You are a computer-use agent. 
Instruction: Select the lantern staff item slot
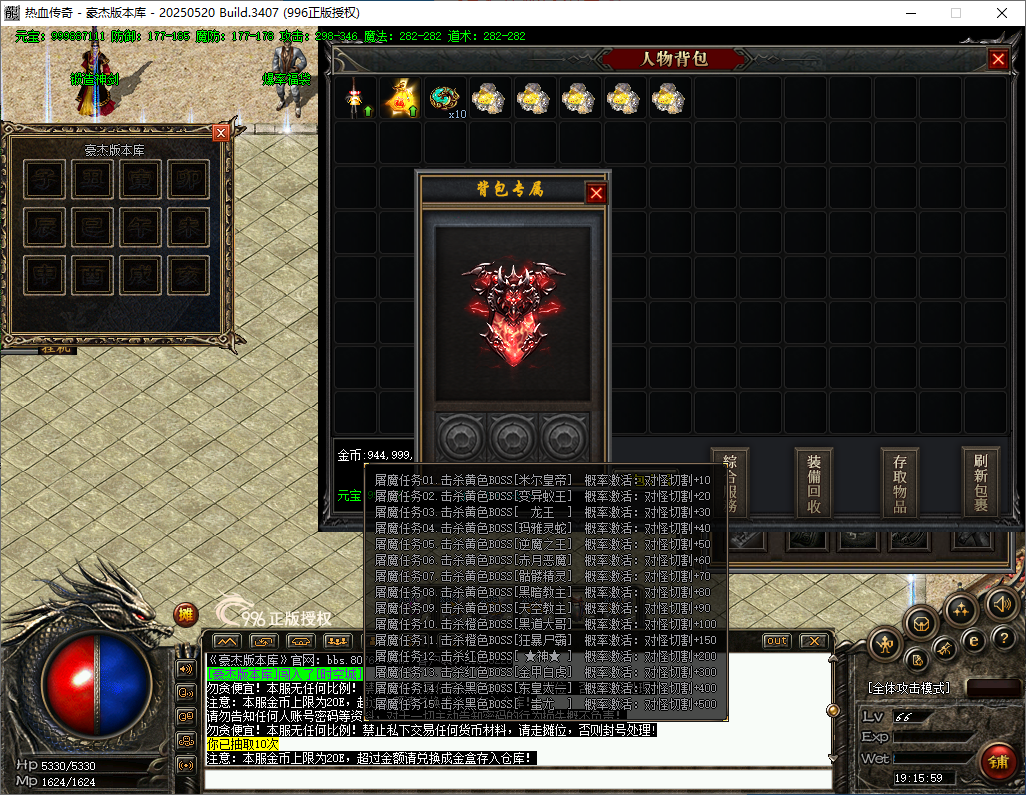coord(356,99)
